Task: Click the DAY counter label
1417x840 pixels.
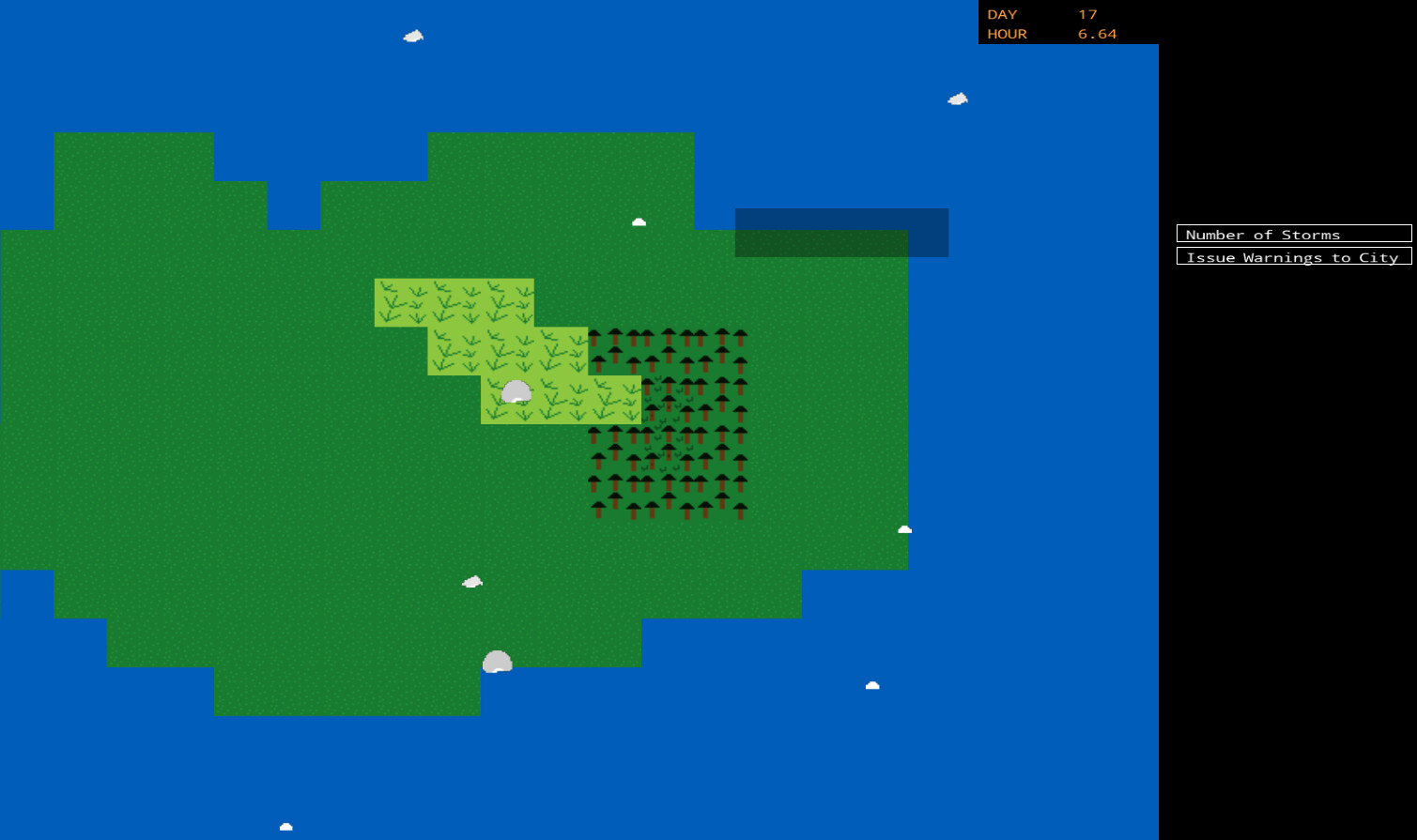Action: 1000,14
